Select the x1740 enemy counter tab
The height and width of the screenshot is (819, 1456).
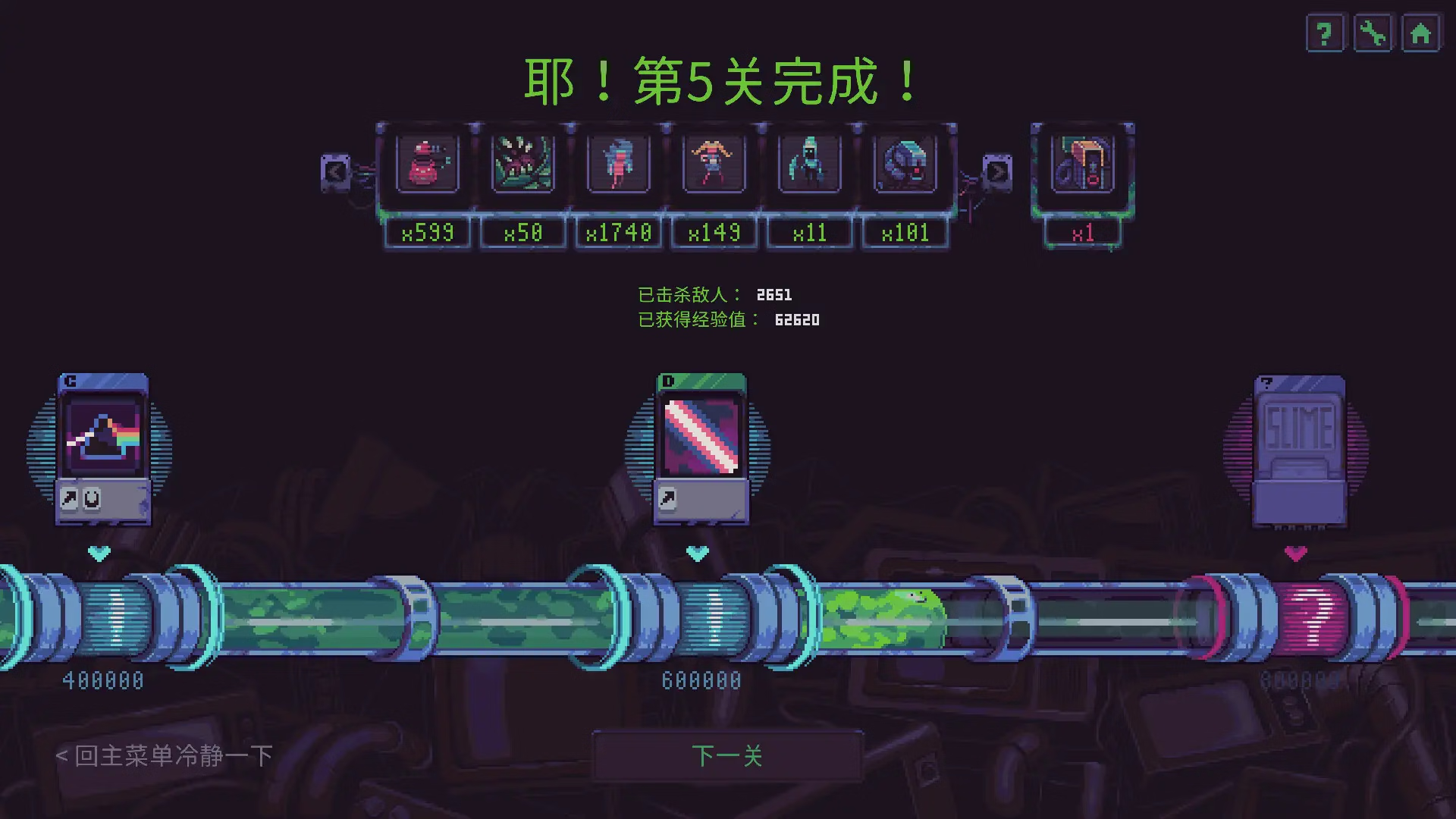click(x=618, y=233)
